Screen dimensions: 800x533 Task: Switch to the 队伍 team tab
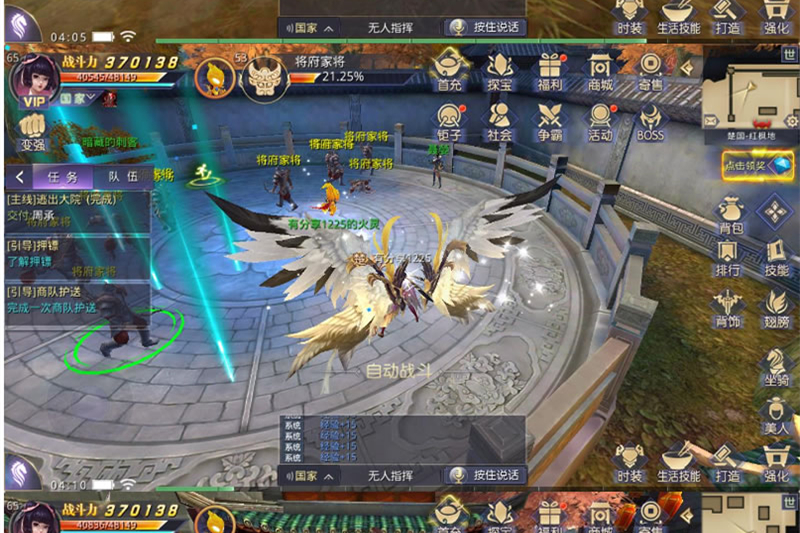[123, 176]
